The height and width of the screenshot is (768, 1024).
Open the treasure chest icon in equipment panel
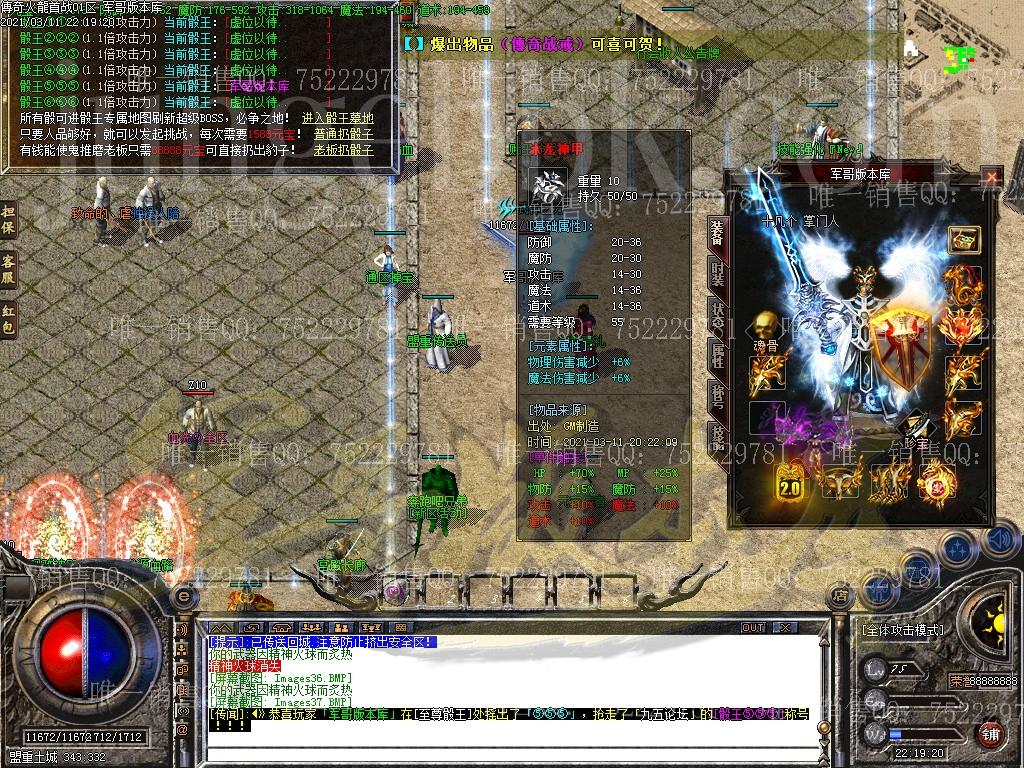pos(963,240)
